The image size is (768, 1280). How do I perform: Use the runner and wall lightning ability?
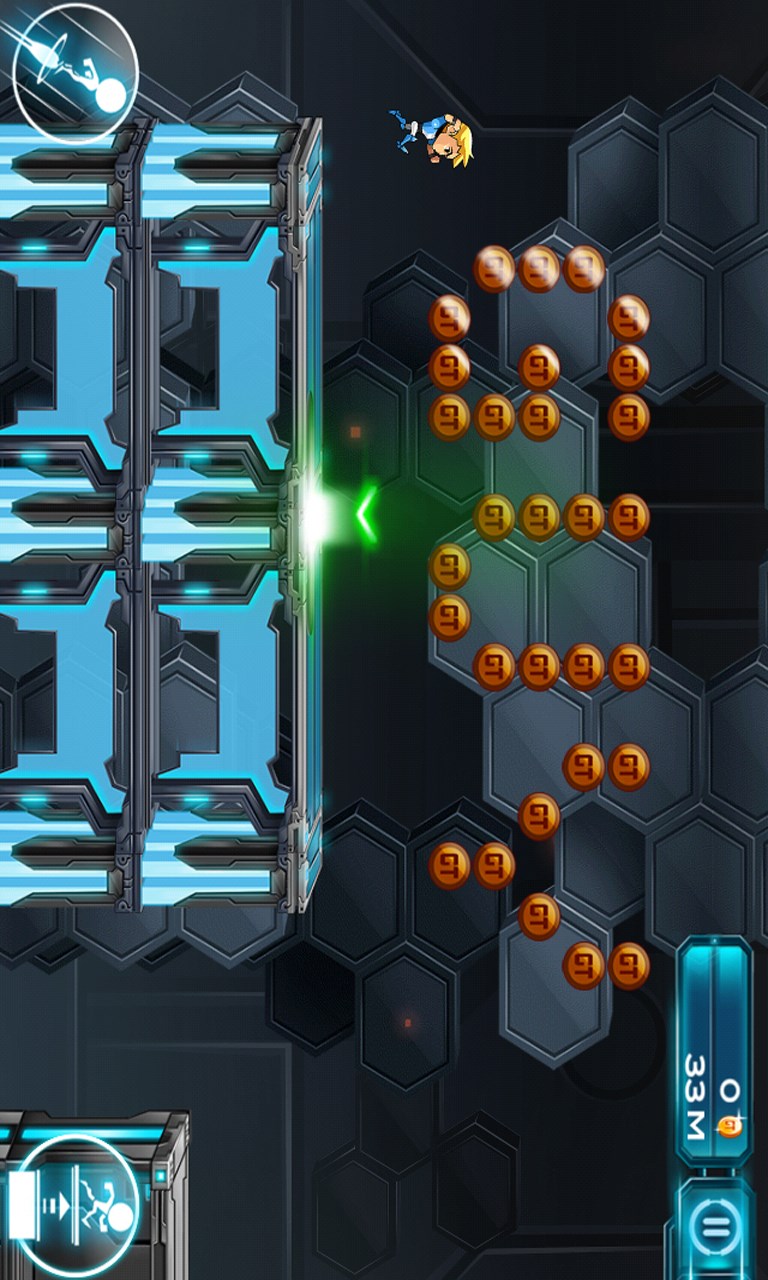coord(75,1205)
